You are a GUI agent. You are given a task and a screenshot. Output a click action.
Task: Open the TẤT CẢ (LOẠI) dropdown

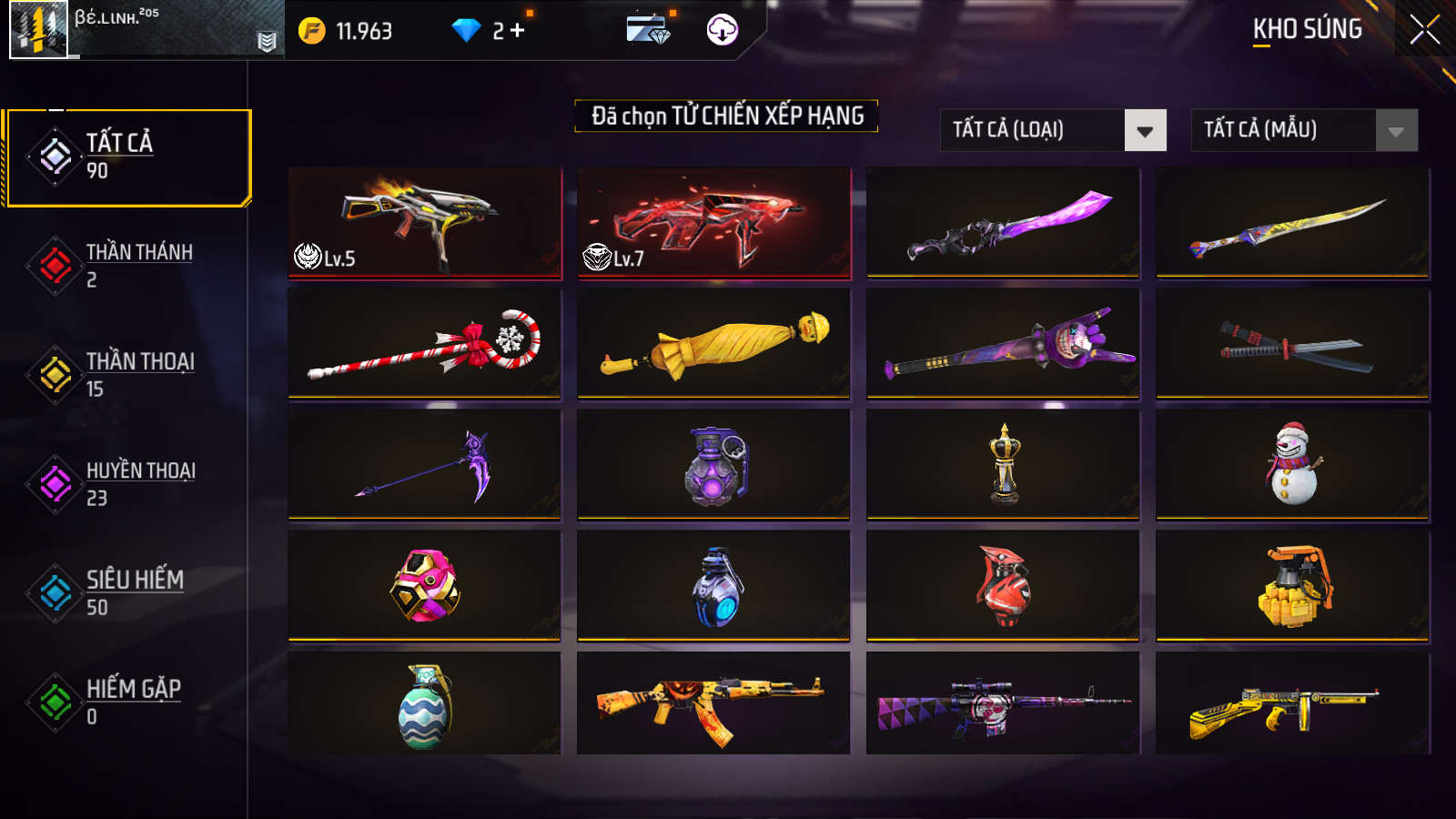click(1051, 130)
